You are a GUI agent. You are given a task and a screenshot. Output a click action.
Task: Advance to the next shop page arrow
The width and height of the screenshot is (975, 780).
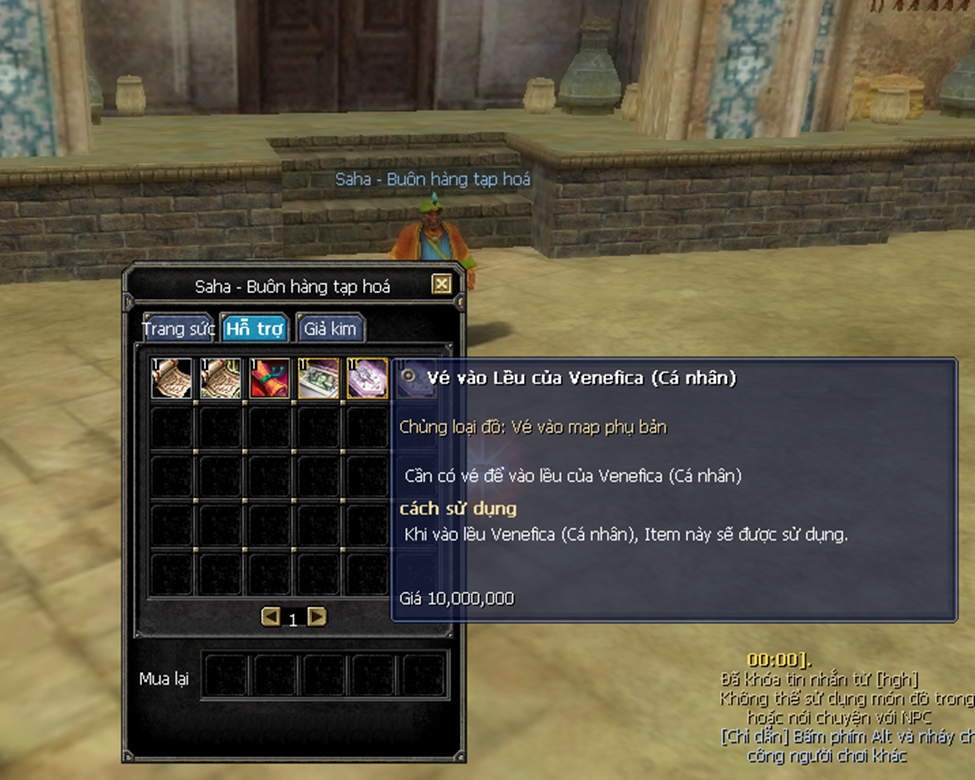point(317,617)
